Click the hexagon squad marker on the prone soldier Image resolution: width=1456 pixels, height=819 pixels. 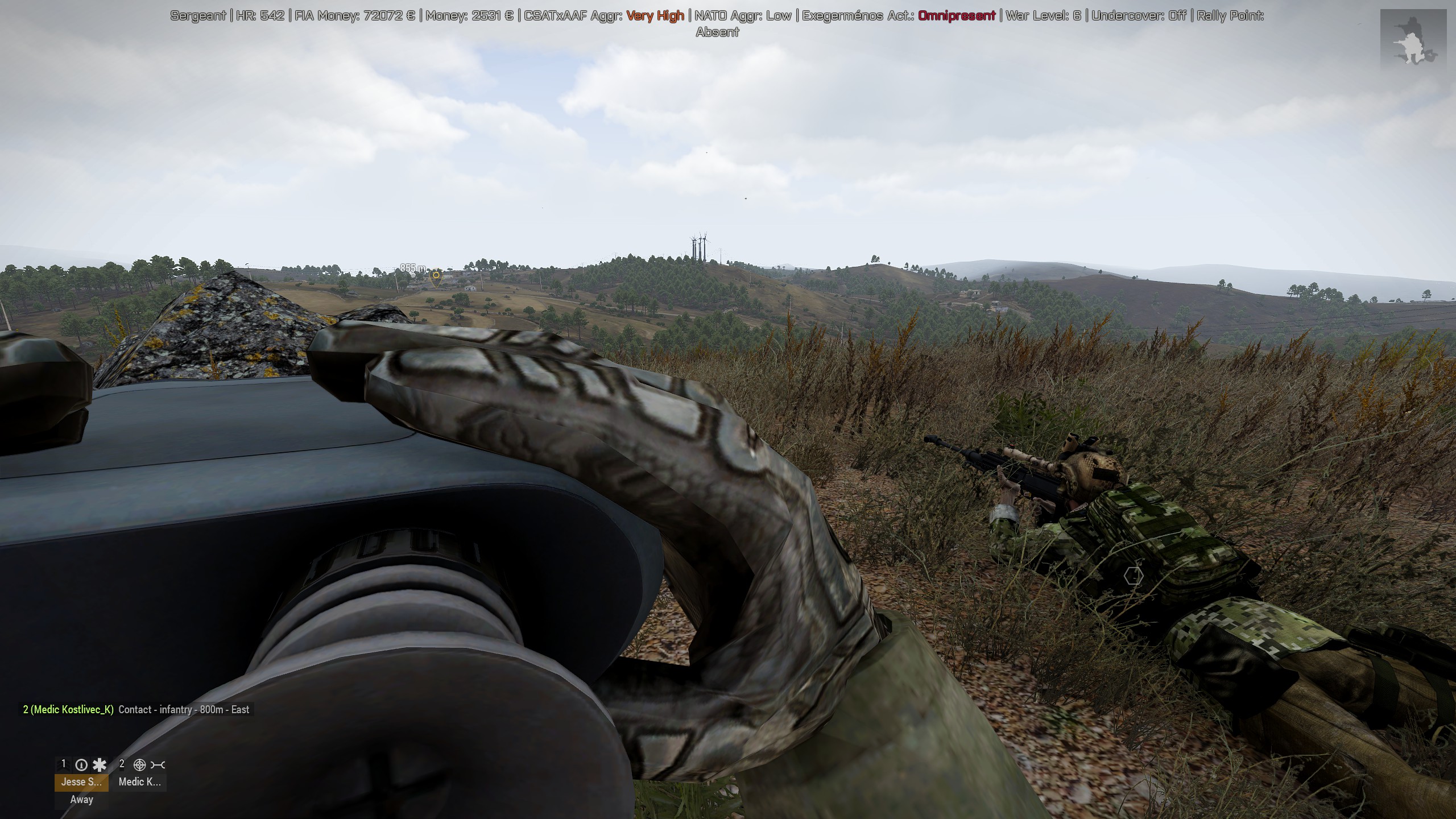1133,576
